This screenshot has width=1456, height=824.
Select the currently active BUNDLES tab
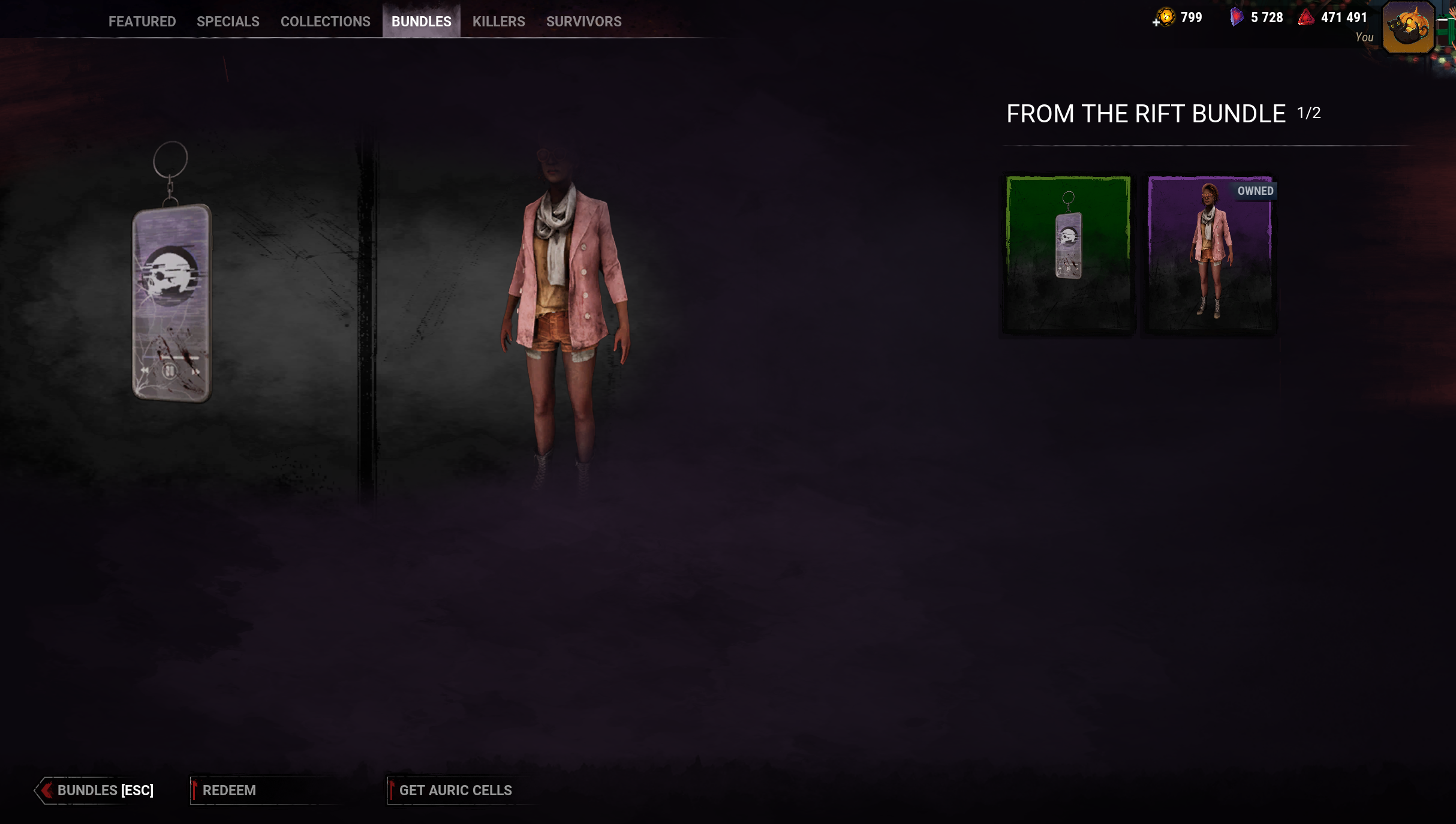coord(421,21)
